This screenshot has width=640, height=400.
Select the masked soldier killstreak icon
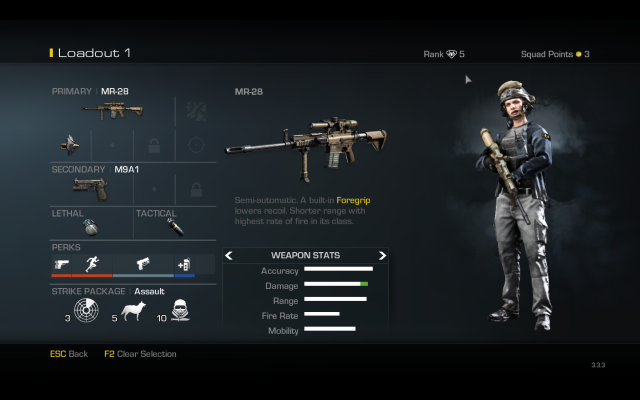[x=180, y=313]
